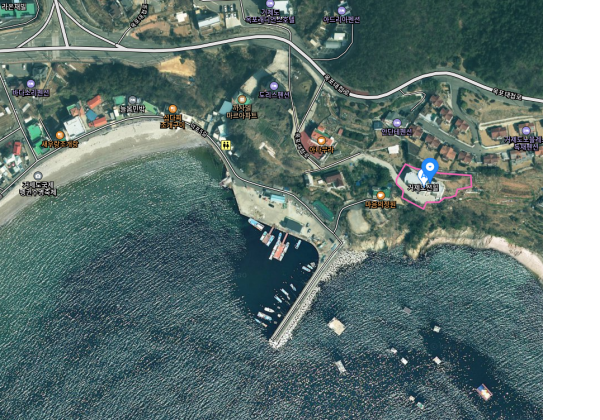600x420 pixels.
Task: Choose the orange restaurant marker beside the harbor
Action: pyautogui.click(x=380, y=195)
